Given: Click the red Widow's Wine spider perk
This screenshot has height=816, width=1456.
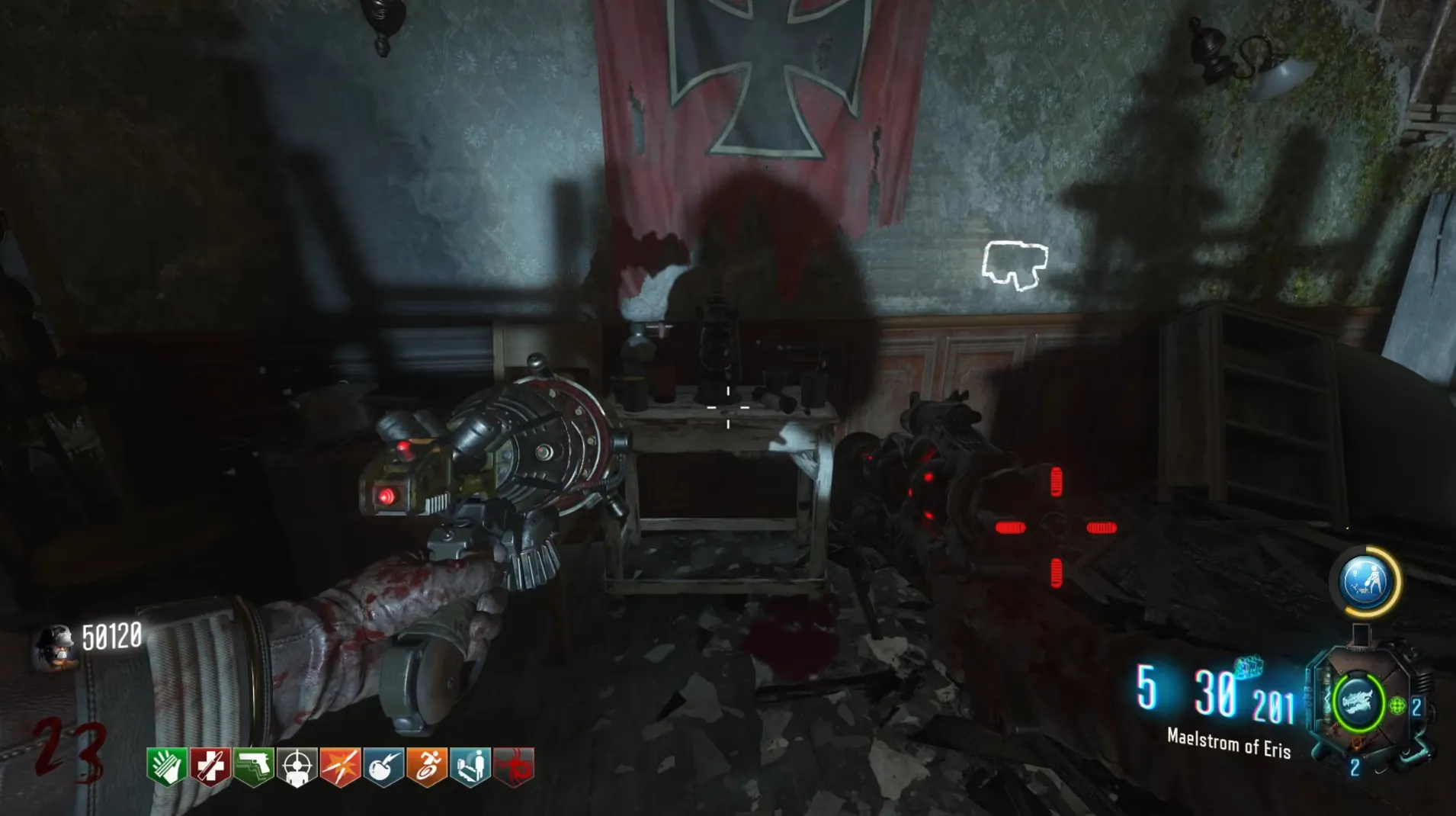Looking at the screenshot, I should (515, 766).
